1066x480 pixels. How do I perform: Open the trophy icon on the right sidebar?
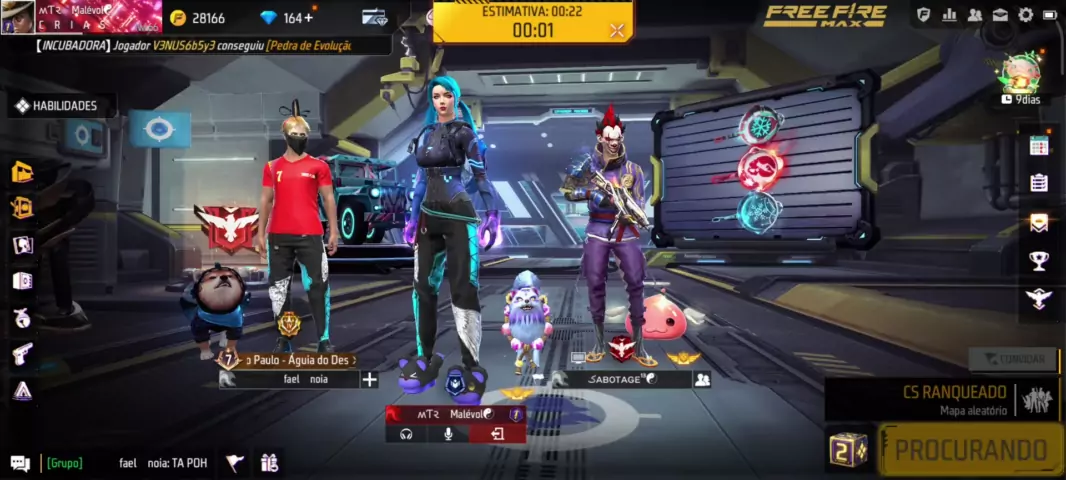pos(1039,260)
